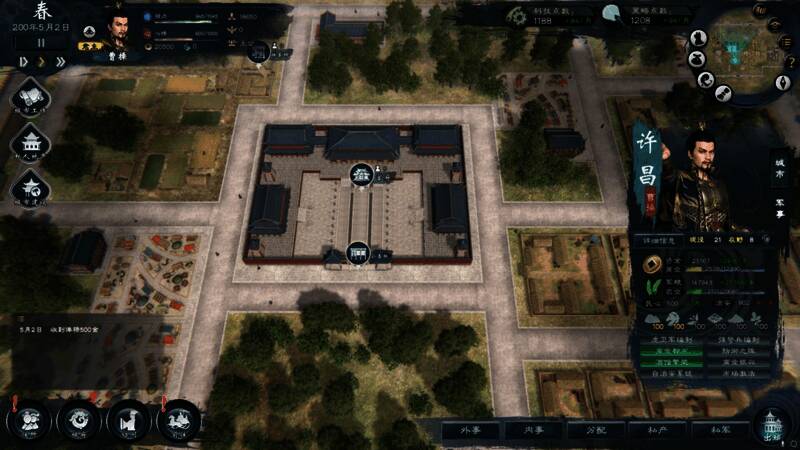Switch to the 城市 city tab
The image size is (800, 450).
coord(781,167)
